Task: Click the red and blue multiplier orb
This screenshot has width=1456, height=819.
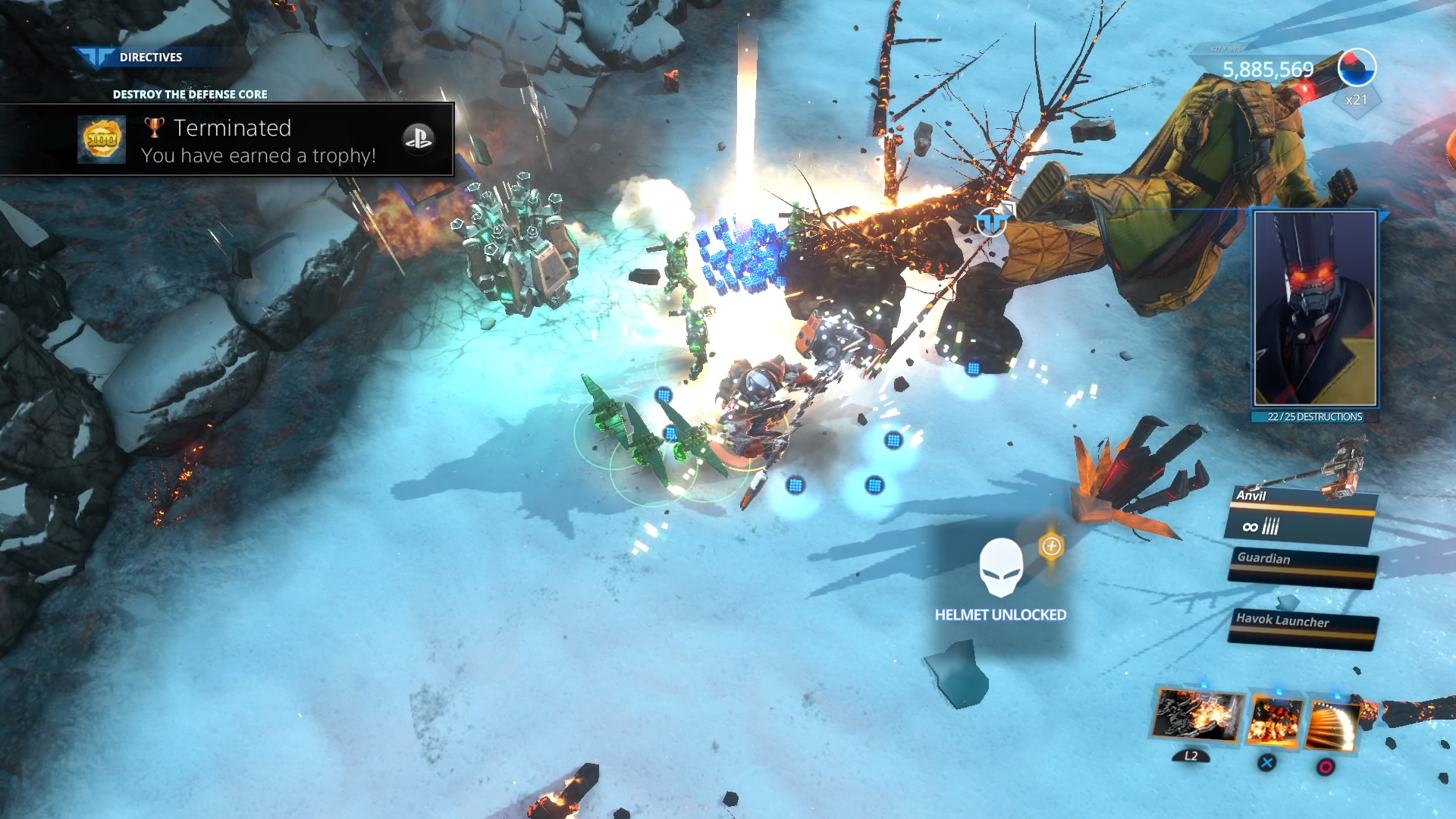Action: pos(1357,68)
